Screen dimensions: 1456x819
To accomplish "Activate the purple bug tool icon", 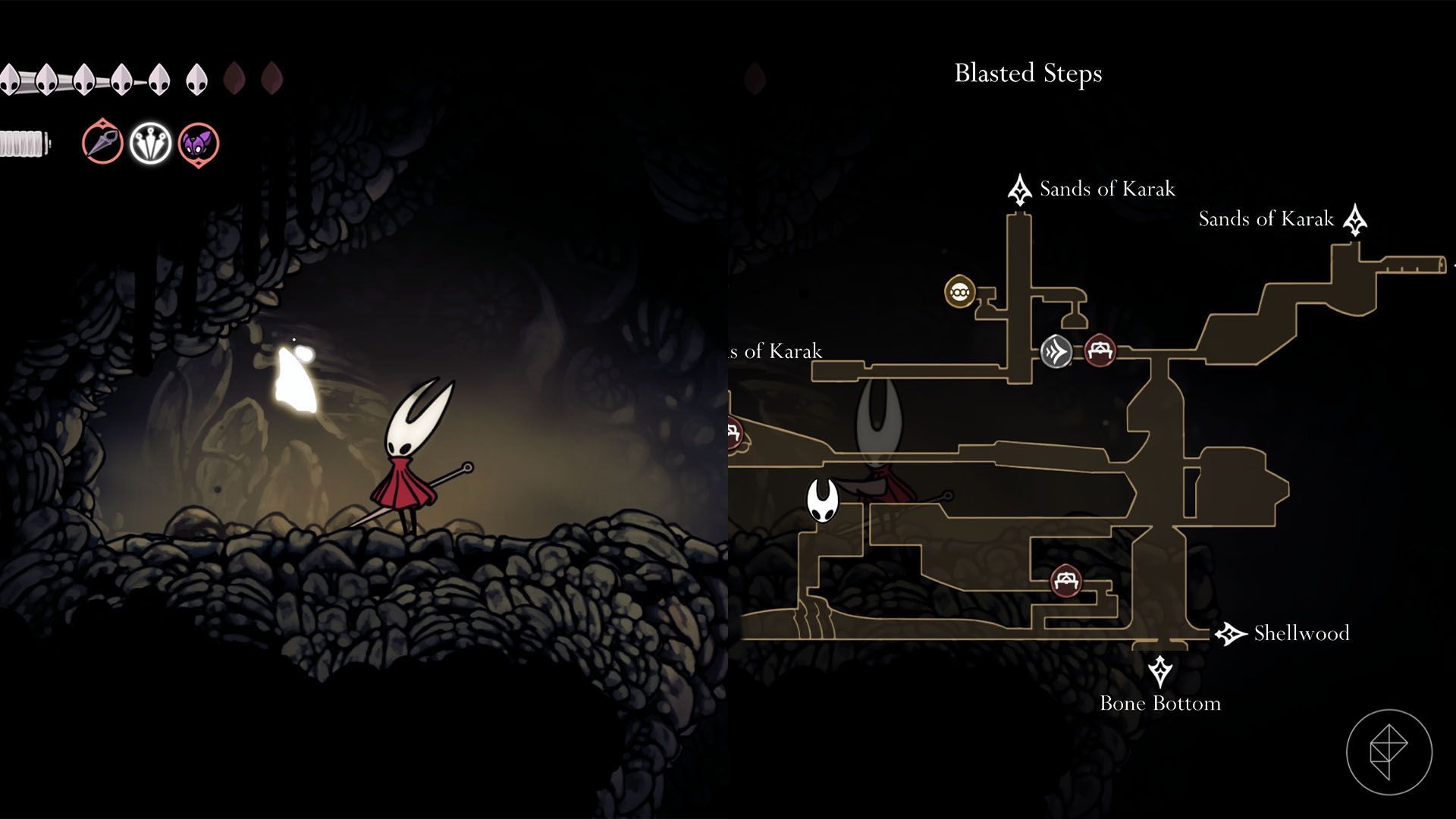I will coord(199,143).
